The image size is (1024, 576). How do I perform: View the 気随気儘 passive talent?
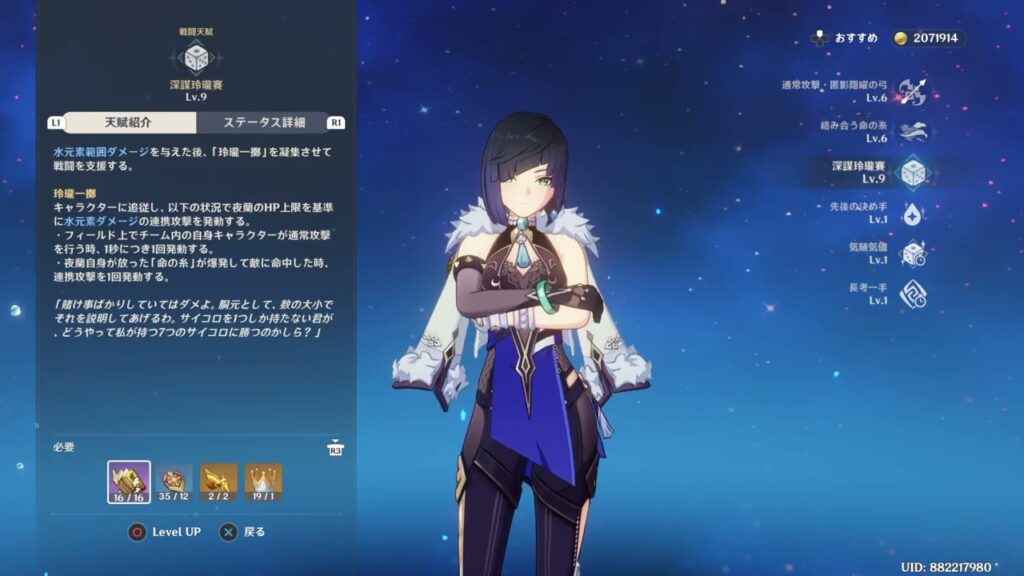click(912, 254)
